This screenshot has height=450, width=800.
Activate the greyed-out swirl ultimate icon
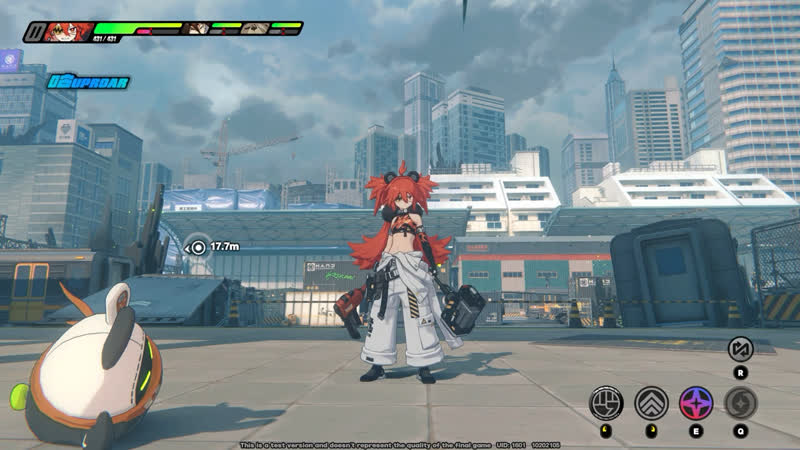tap(741, 402)
